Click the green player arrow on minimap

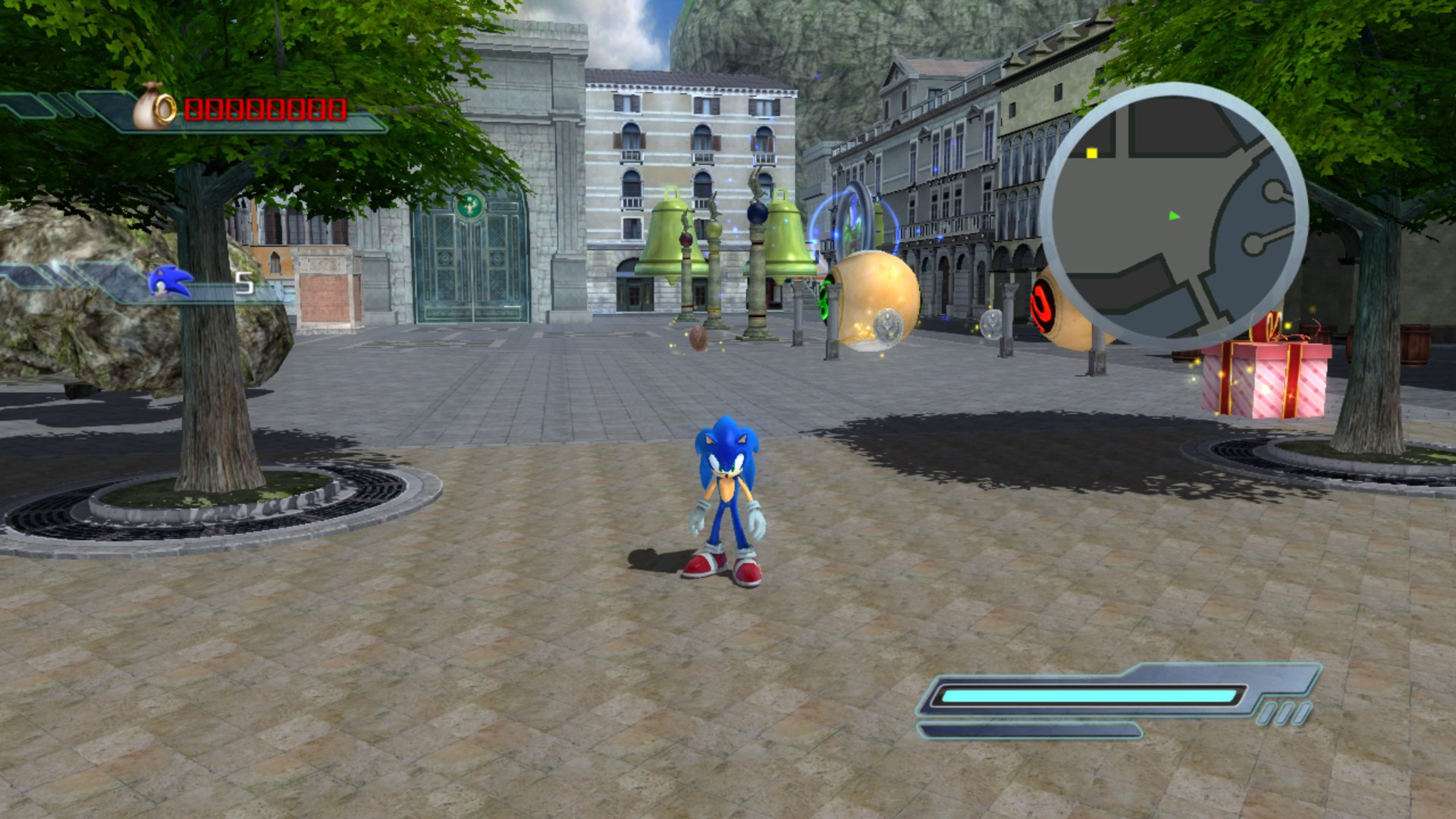tap(1174, 216)
